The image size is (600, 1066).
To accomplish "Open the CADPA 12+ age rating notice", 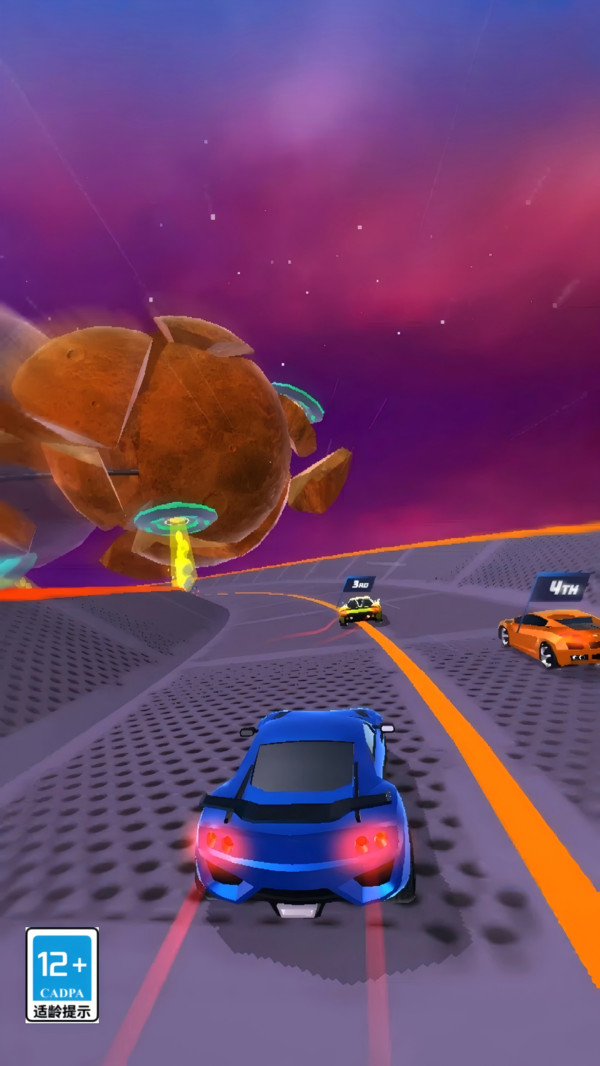I will coord(62,974).
